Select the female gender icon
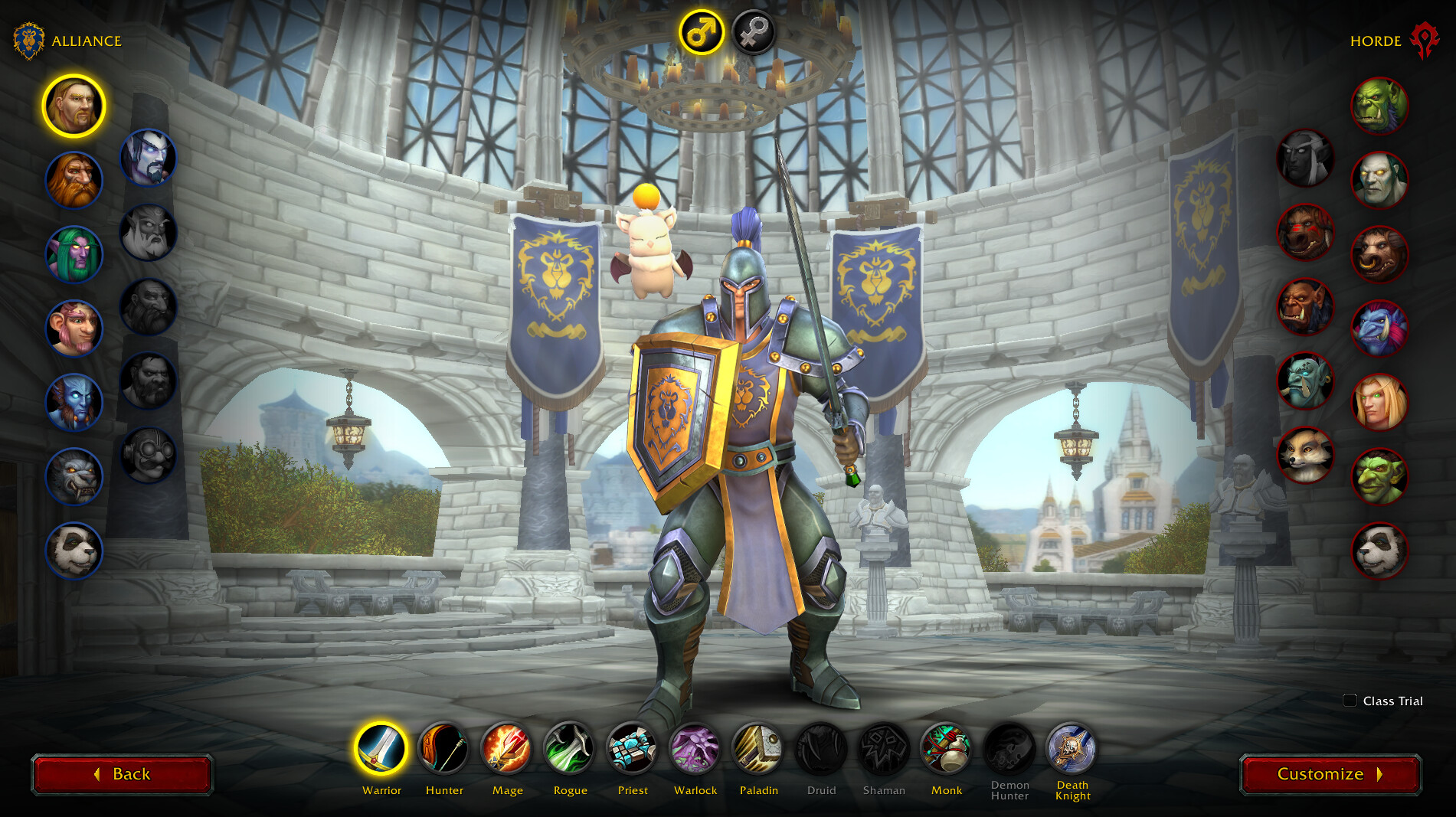 (x=754, y=32)
